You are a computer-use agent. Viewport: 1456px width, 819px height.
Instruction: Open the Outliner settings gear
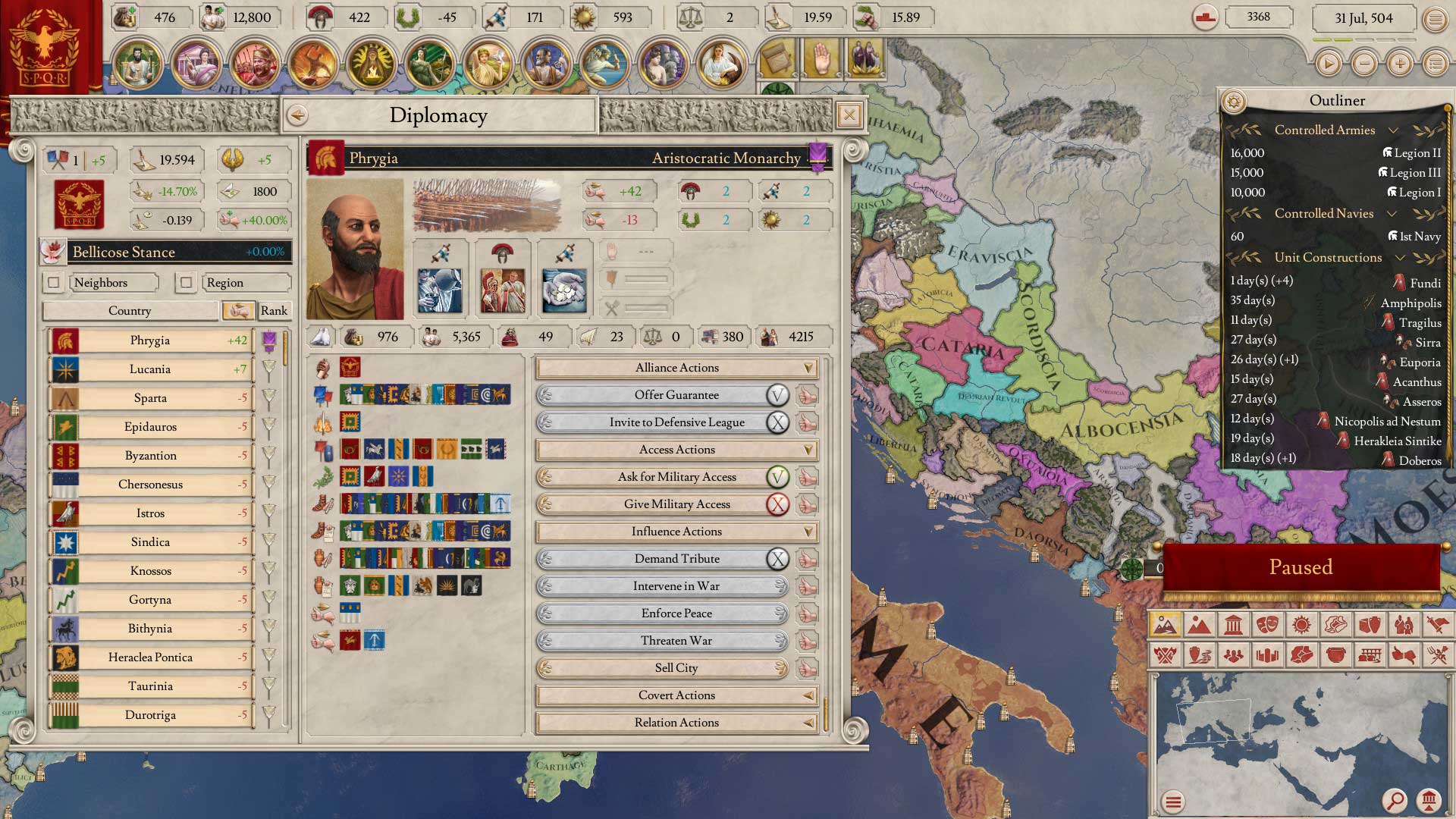[x=1234, y=101]
